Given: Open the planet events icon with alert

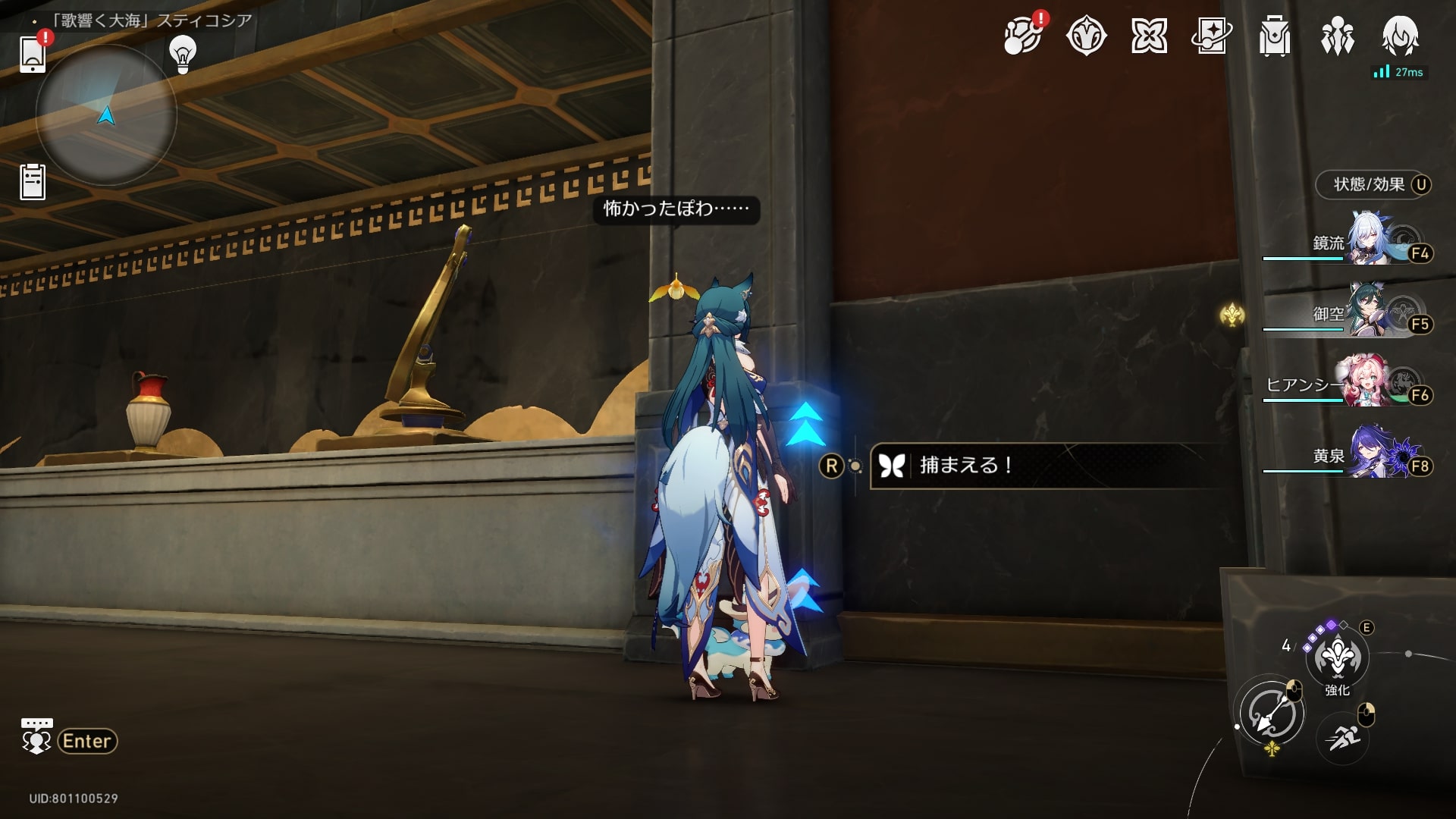Looking at the screenshot, I should pos(1023,36).
